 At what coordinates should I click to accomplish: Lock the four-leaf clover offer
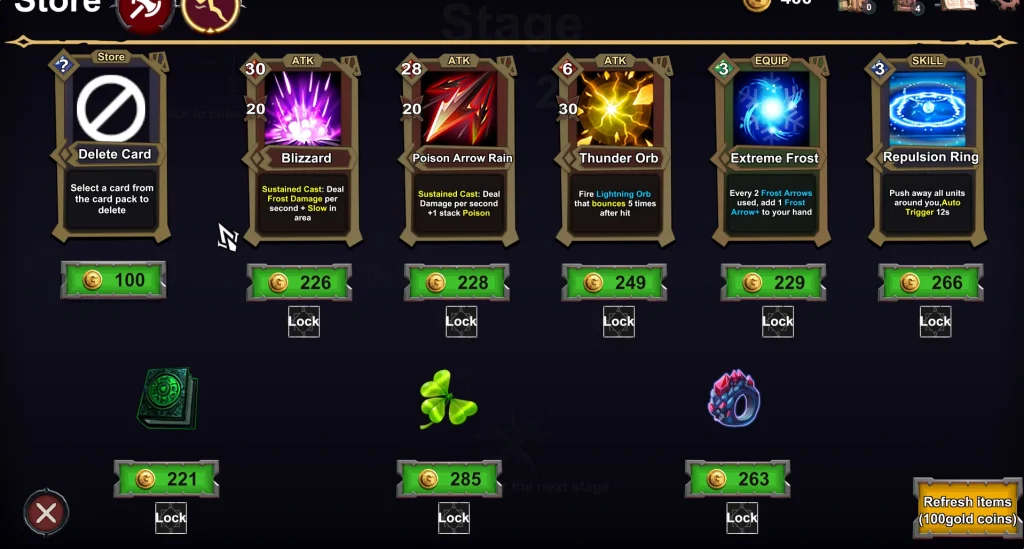pos(453,517)
